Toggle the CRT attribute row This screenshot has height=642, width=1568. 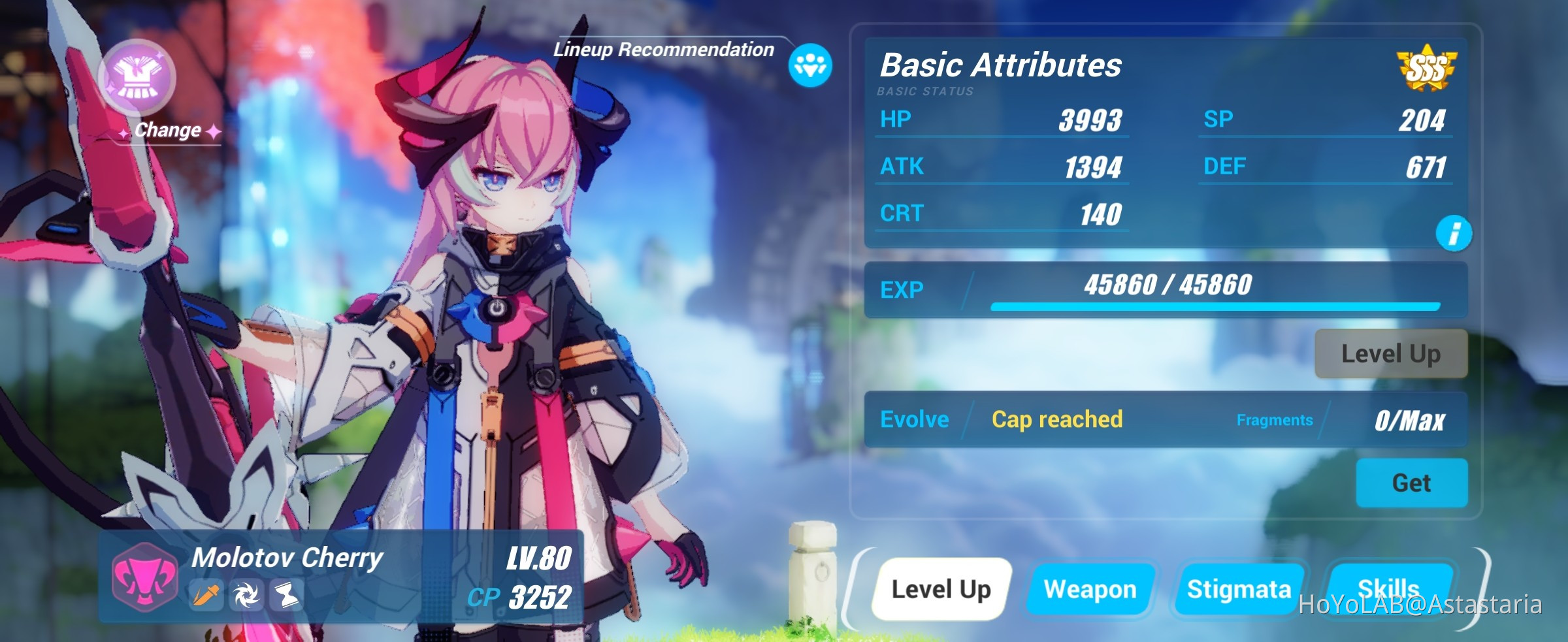click(1002, 213)
